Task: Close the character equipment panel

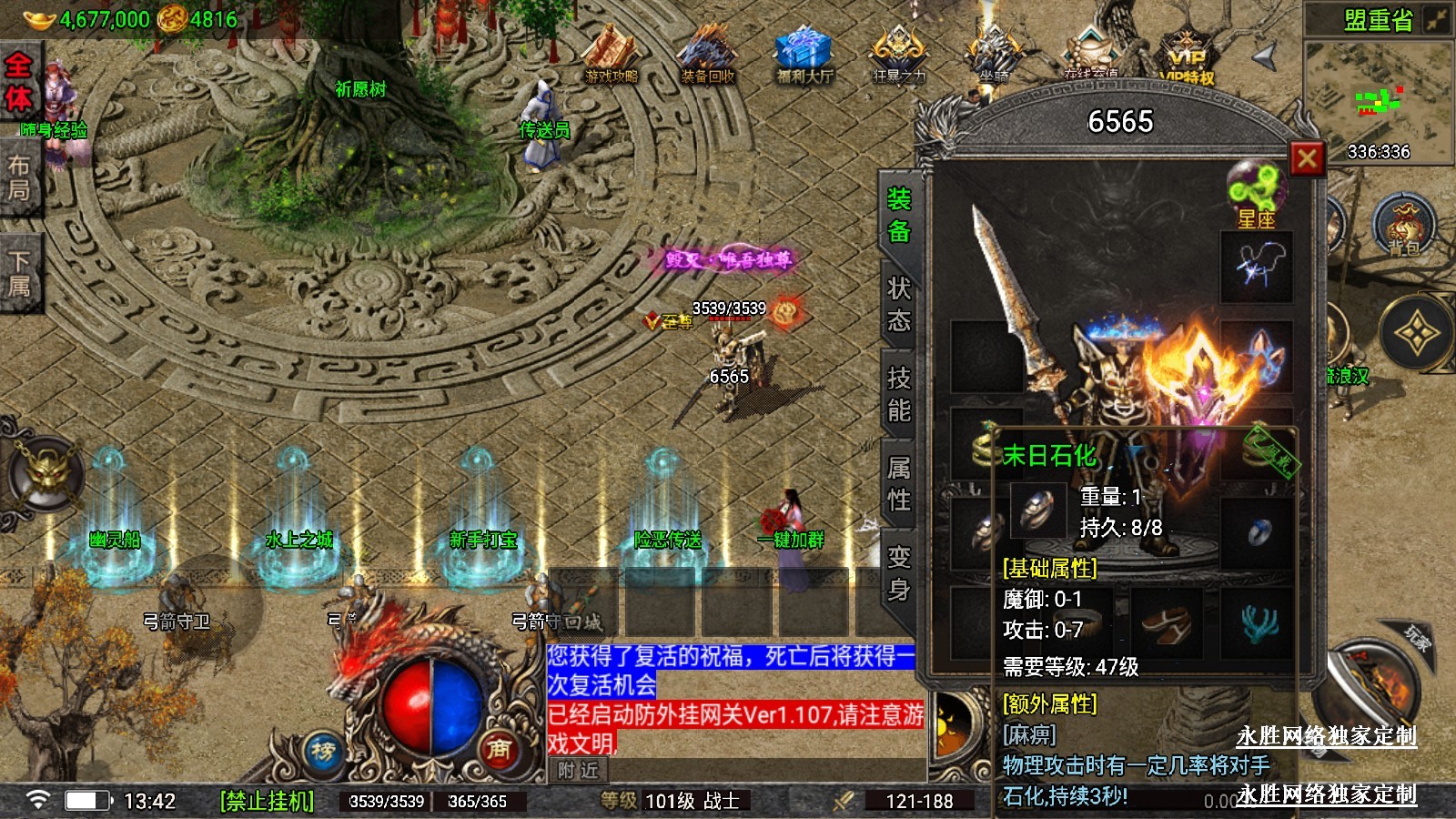Action: (1307, 160)
